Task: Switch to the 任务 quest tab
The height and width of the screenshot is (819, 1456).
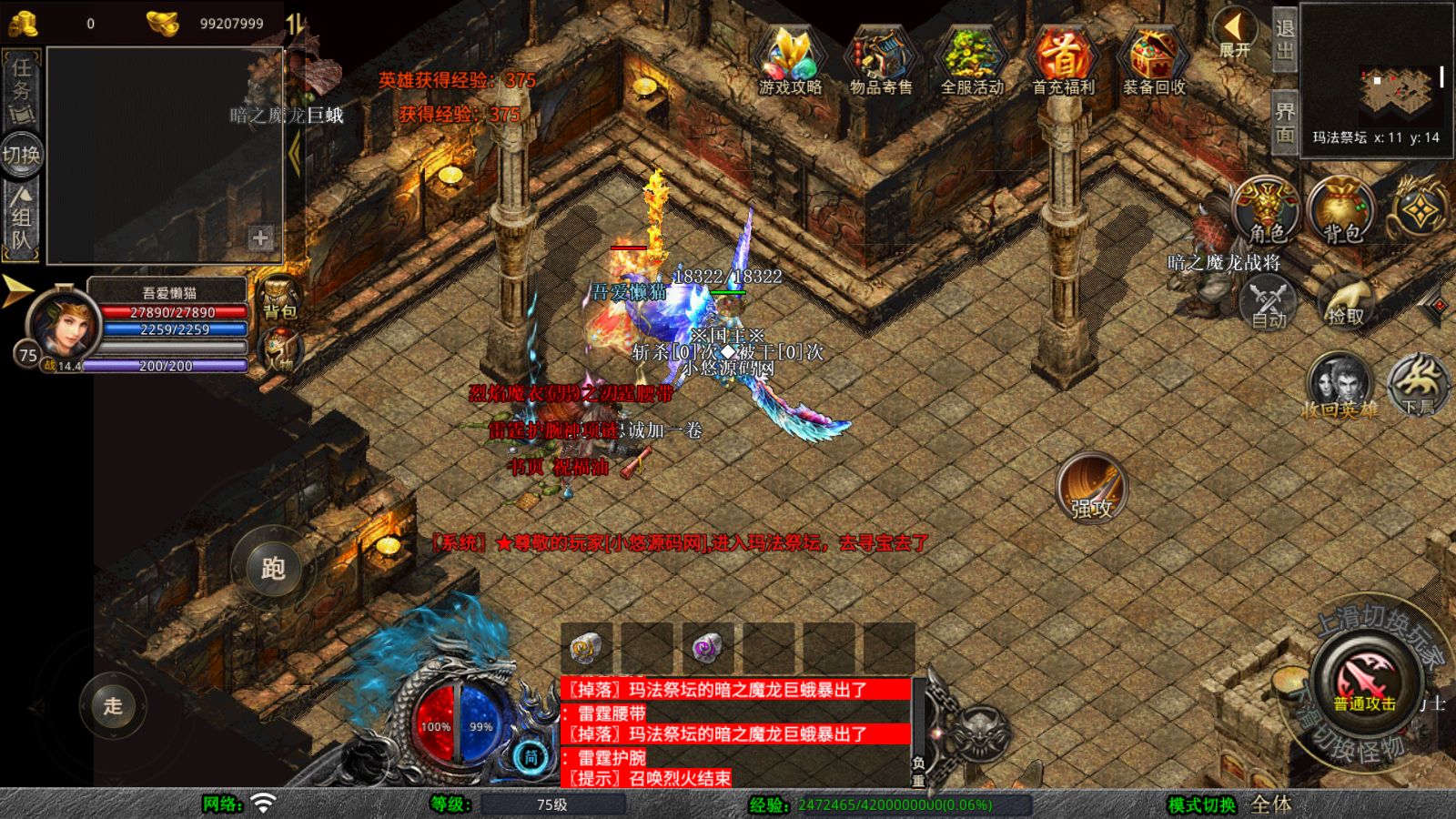Action: (x=22, y=88)
